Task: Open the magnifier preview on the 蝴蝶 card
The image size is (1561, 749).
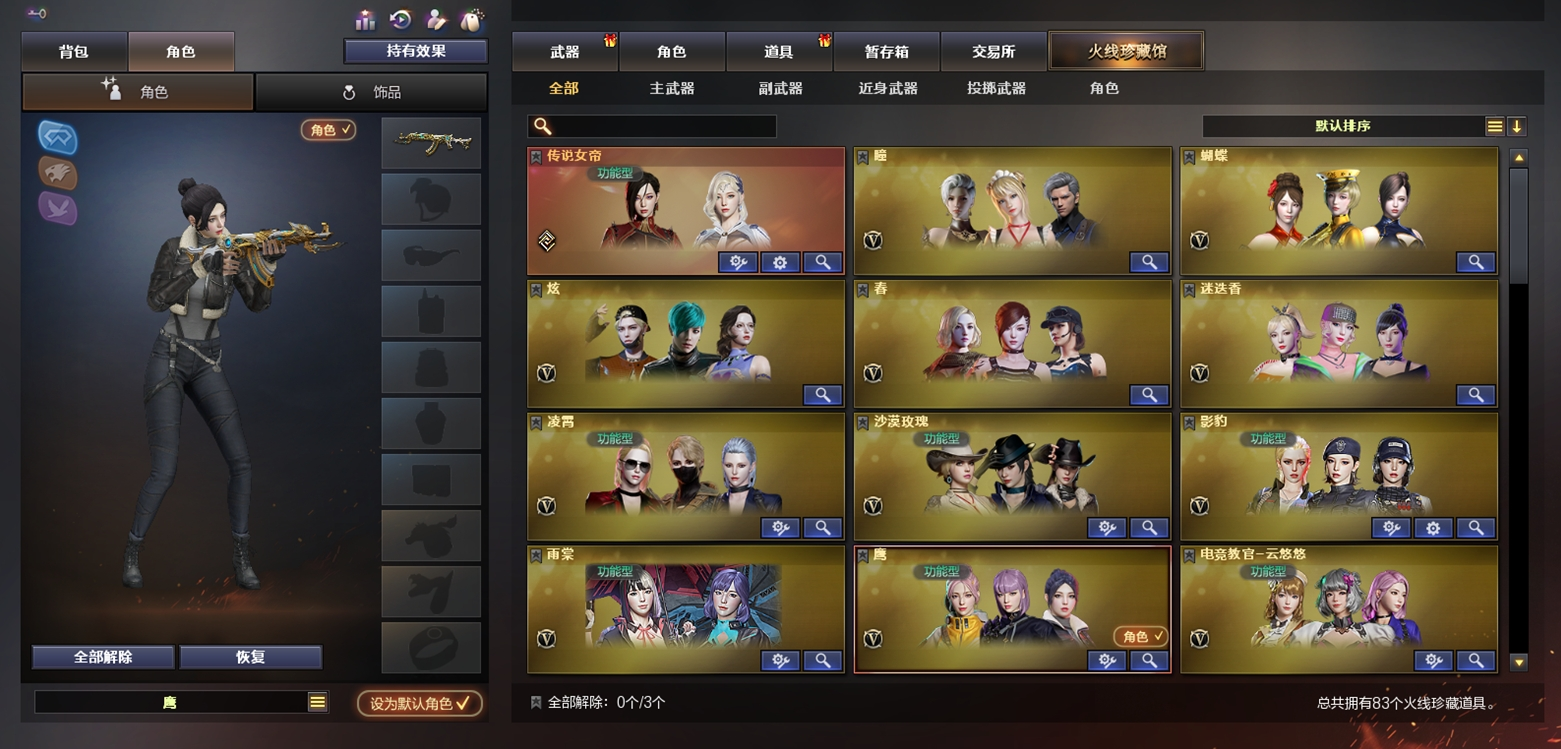Action: click(x=1476, y=262)
